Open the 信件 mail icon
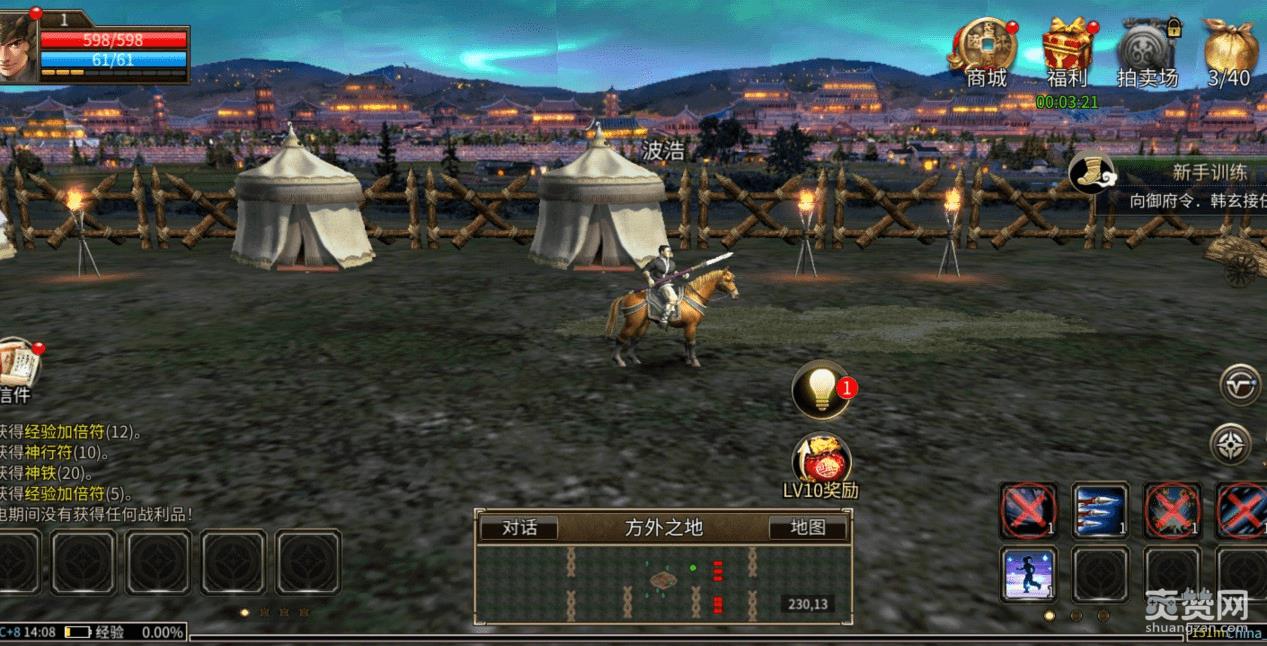 [16, 366]
